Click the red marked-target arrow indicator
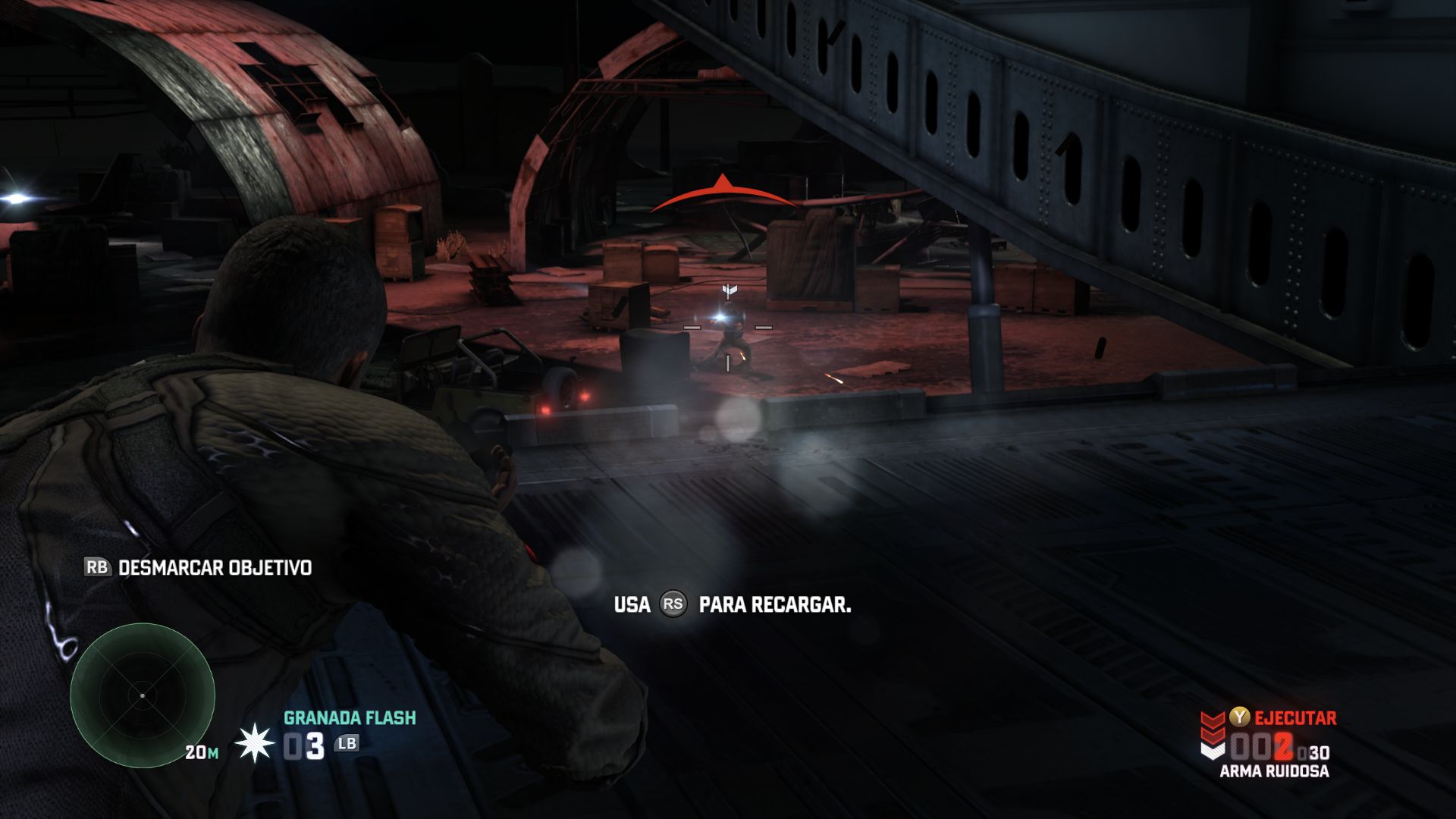This screenshot has width=1456, height=819. (723, 194)
